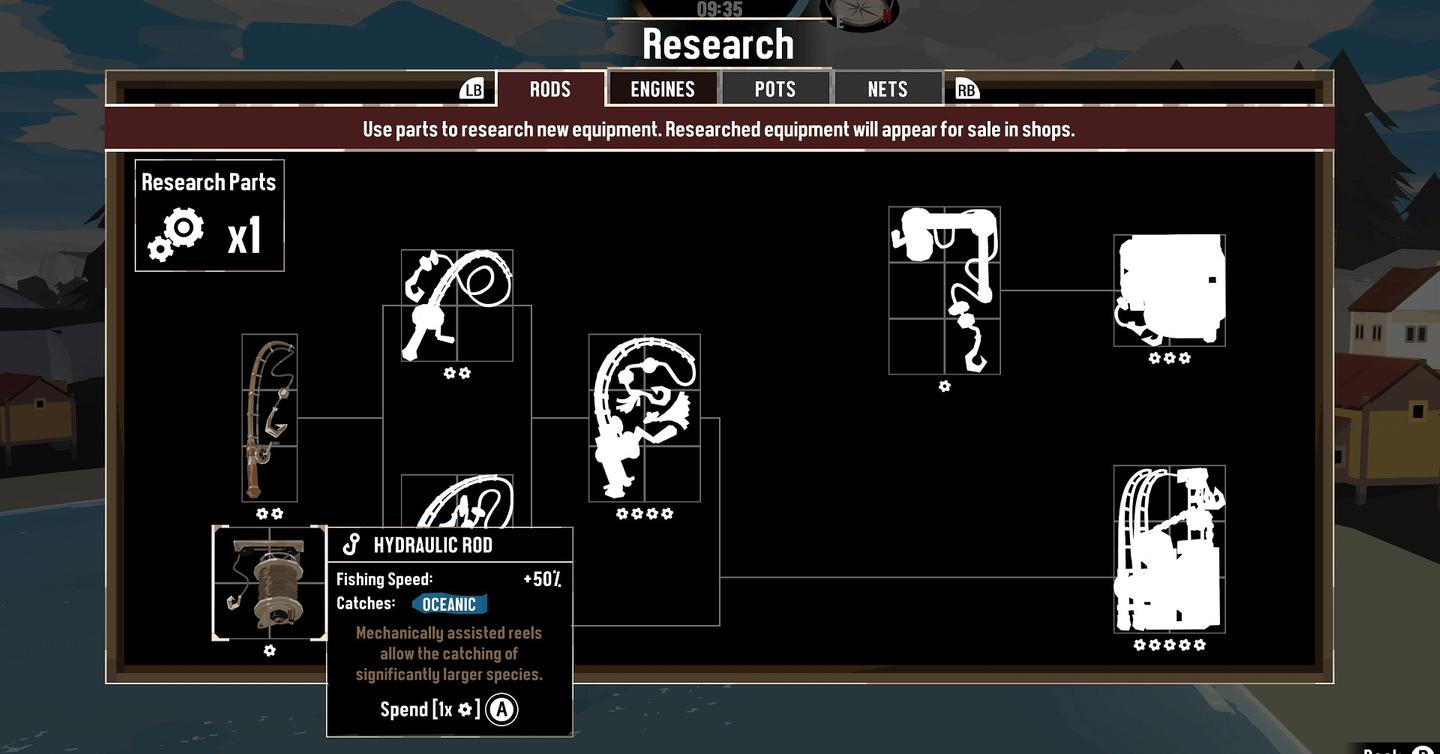
Task: Click the star rating under the Hydraulic Rod
Action: (x=269, y=650)
